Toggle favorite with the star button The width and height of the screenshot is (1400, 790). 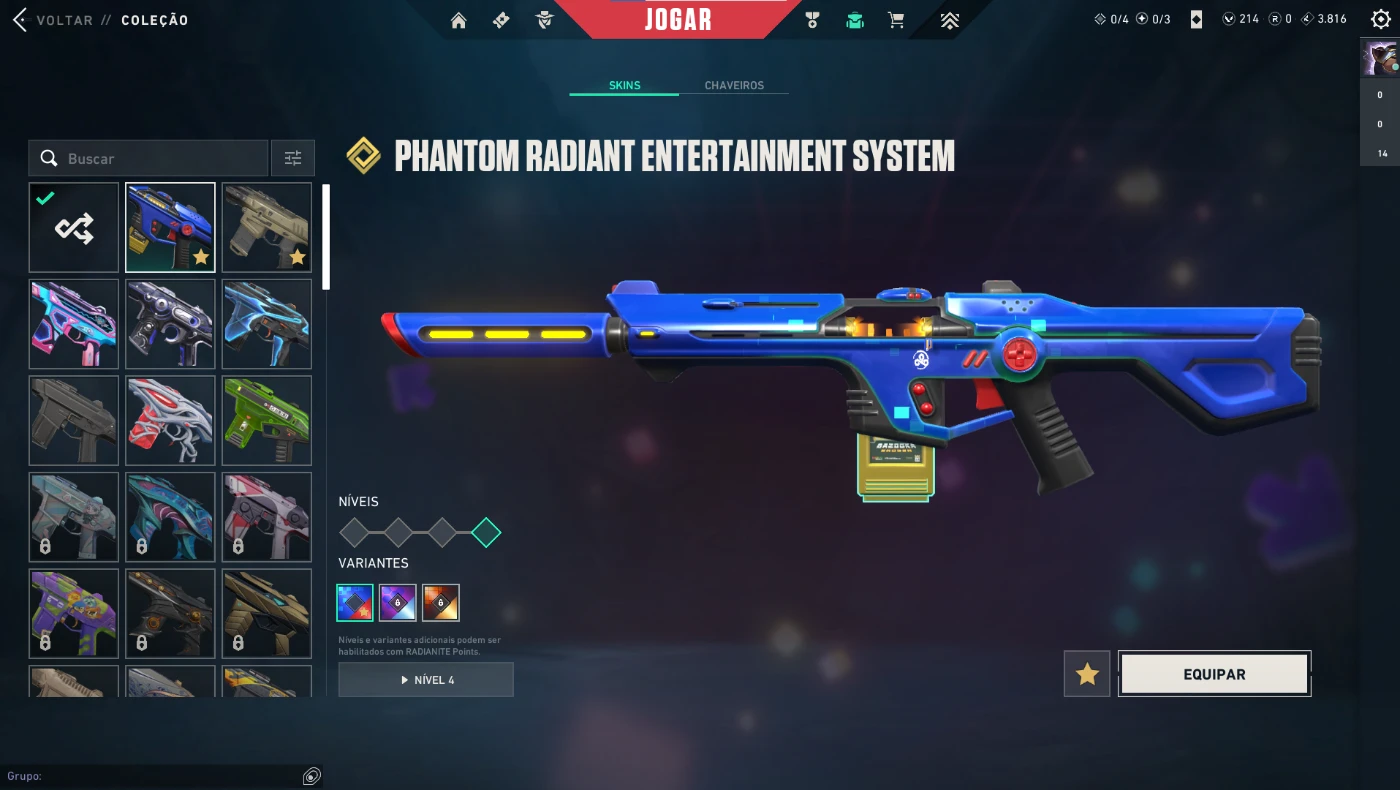point(1087,674)
